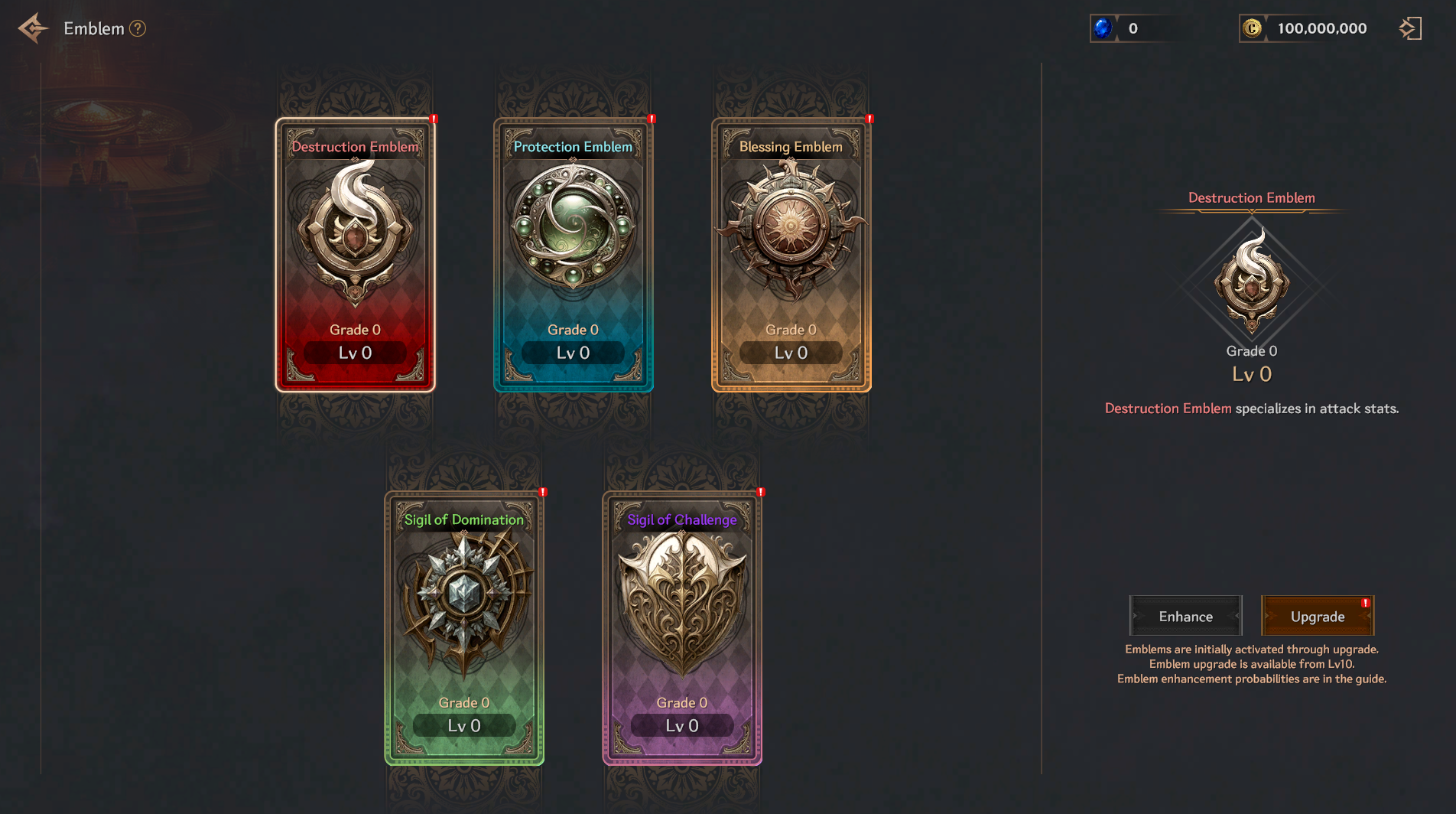The image size is (1456, 814).
Task: Click the blue gem currency icon
Action: click(x=1103, y=28)
